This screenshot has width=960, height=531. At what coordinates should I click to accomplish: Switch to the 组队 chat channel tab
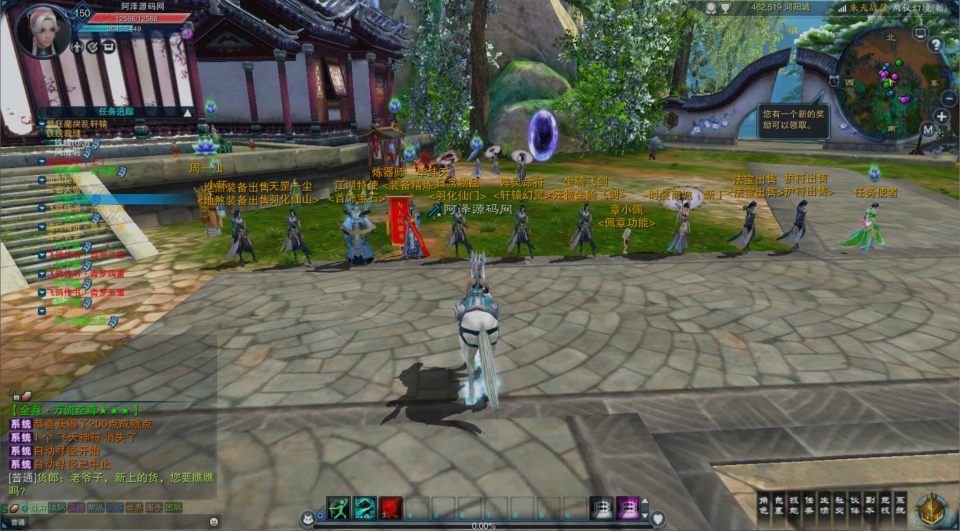59,507
